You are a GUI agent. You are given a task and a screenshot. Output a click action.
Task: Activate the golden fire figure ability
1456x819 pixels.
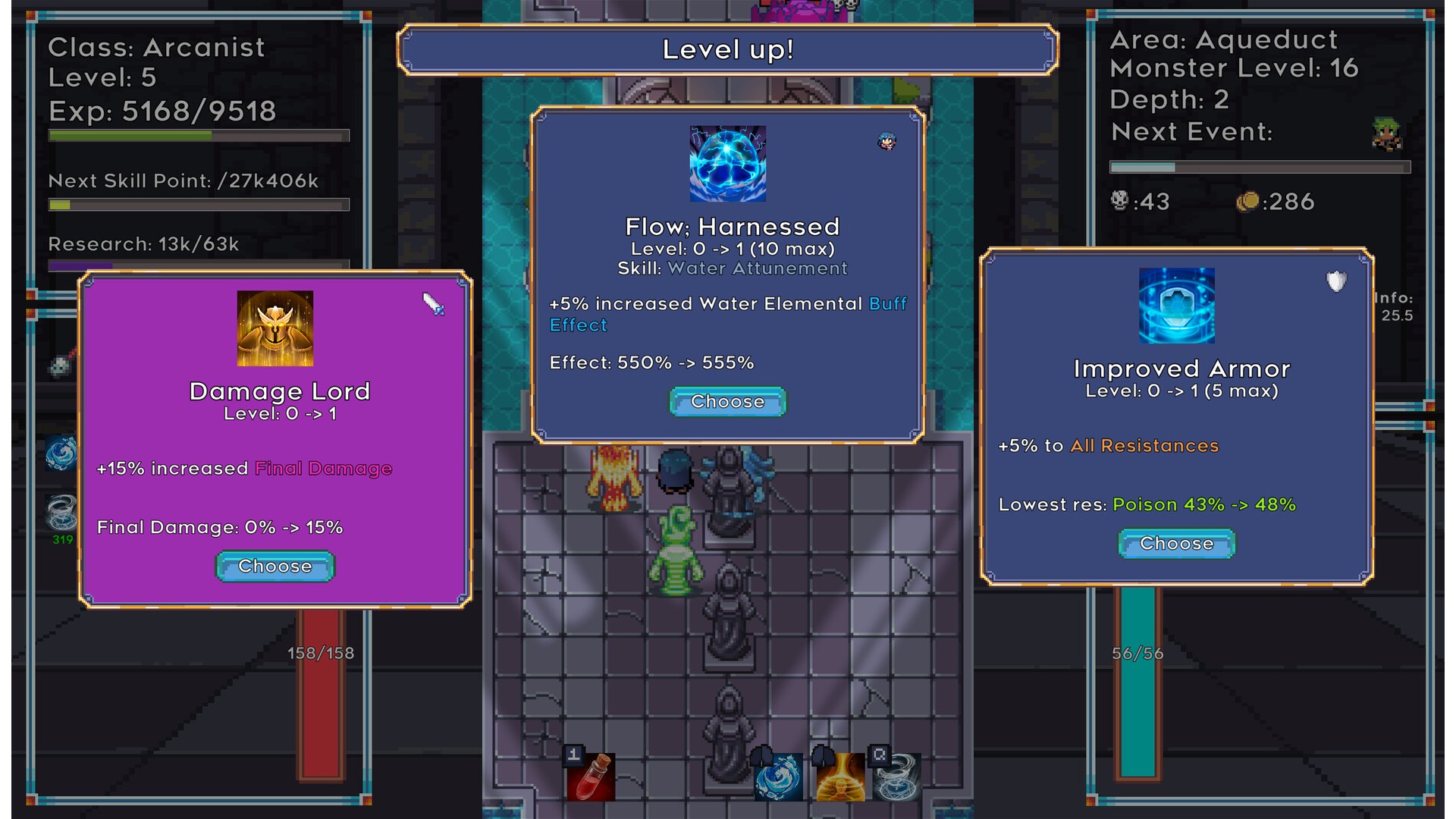click(840, 777)
